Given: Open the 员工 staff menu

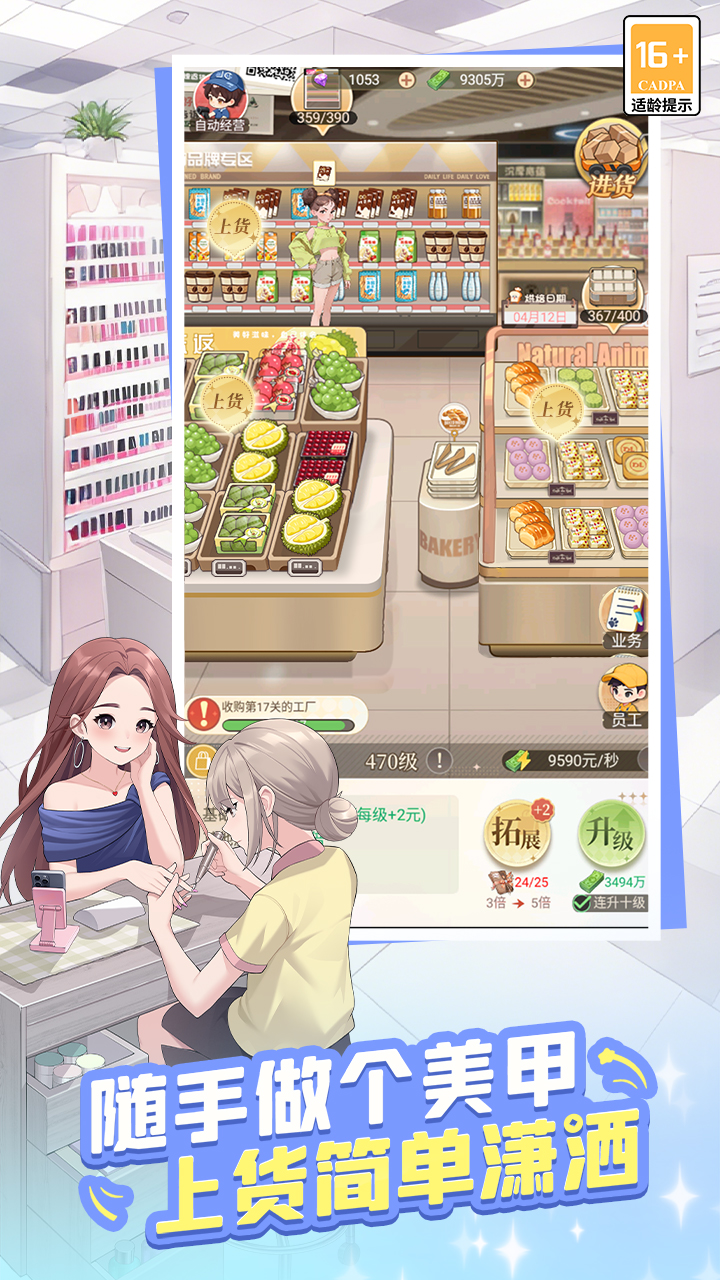Looking at the screenshot, I should (x=624, y=694).
